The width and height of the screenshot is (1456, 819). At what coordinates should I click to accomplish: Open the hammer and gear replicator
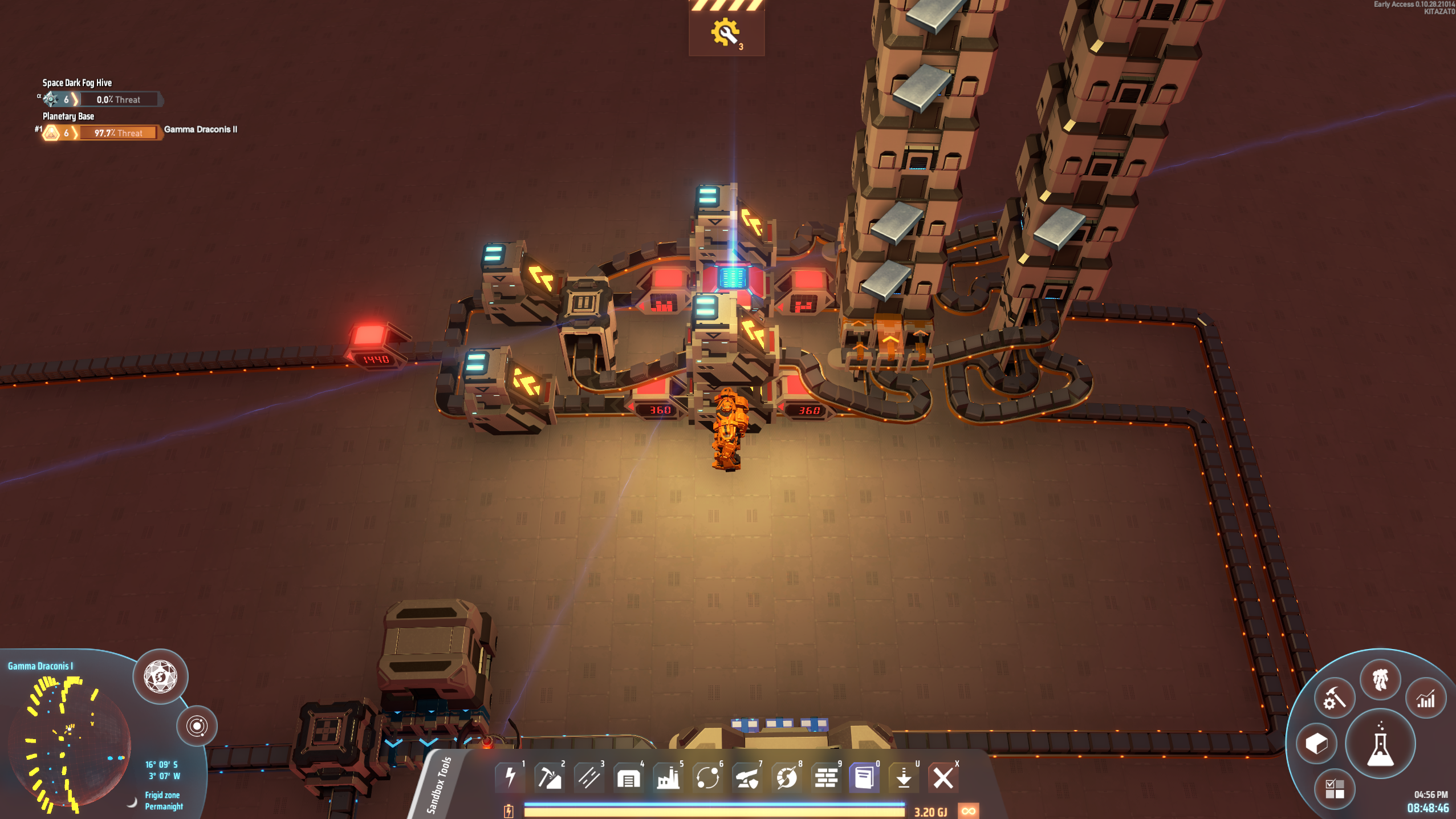[1334, 699]
